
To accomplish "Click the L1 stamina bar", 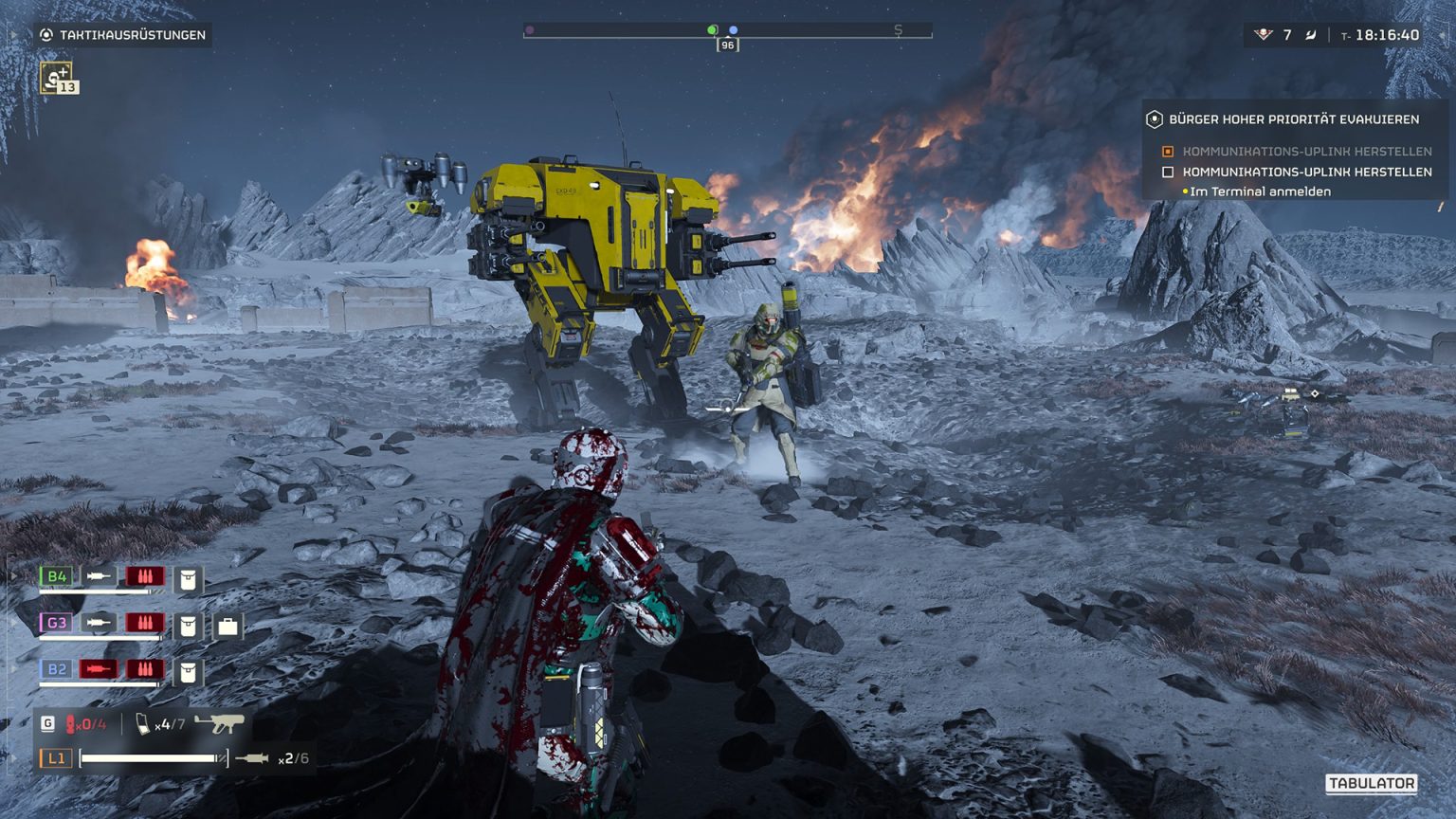I will (x=152, y=758).
